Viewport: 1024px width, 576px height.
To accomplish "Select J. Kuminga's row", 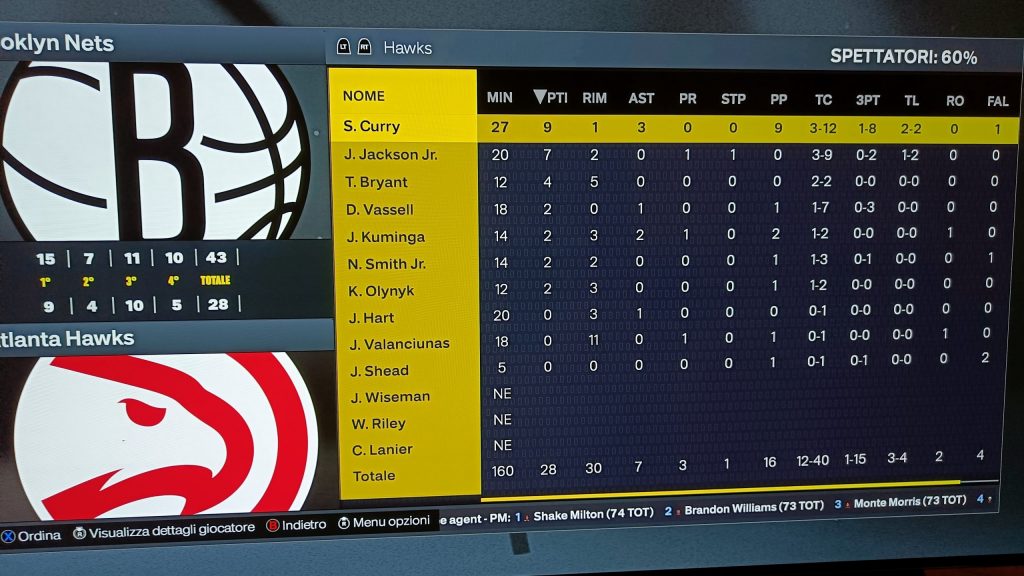I will pyautogui.click(x=385, y=237).
